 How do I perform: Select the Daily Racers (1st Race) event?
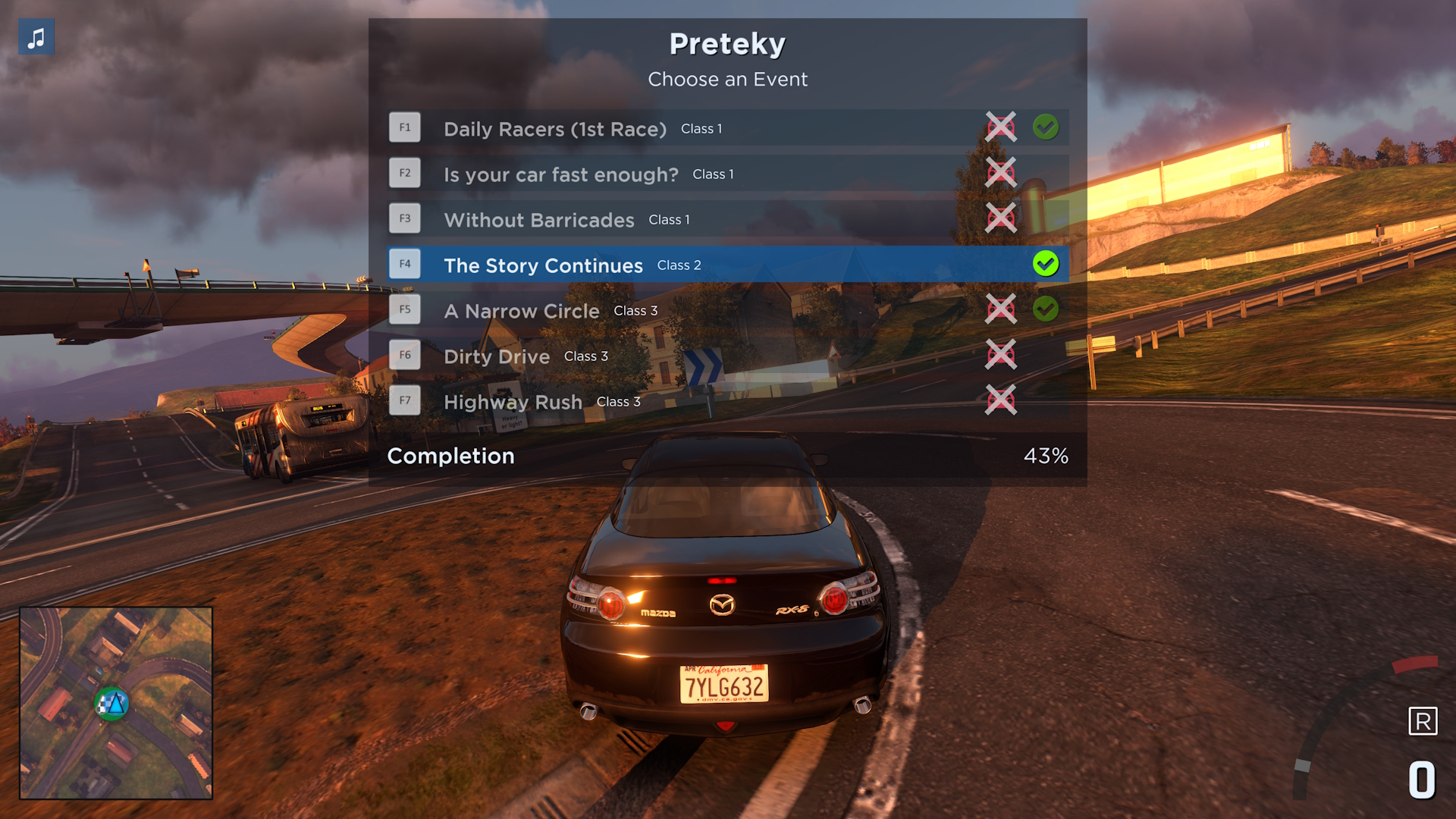tap(555, 129)
